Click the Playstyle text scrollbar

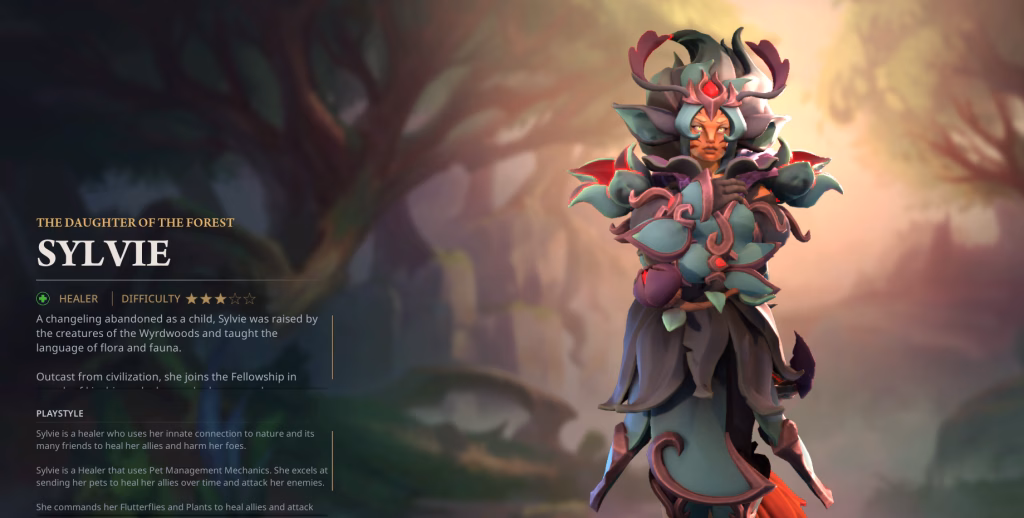(x=332, y=460)
